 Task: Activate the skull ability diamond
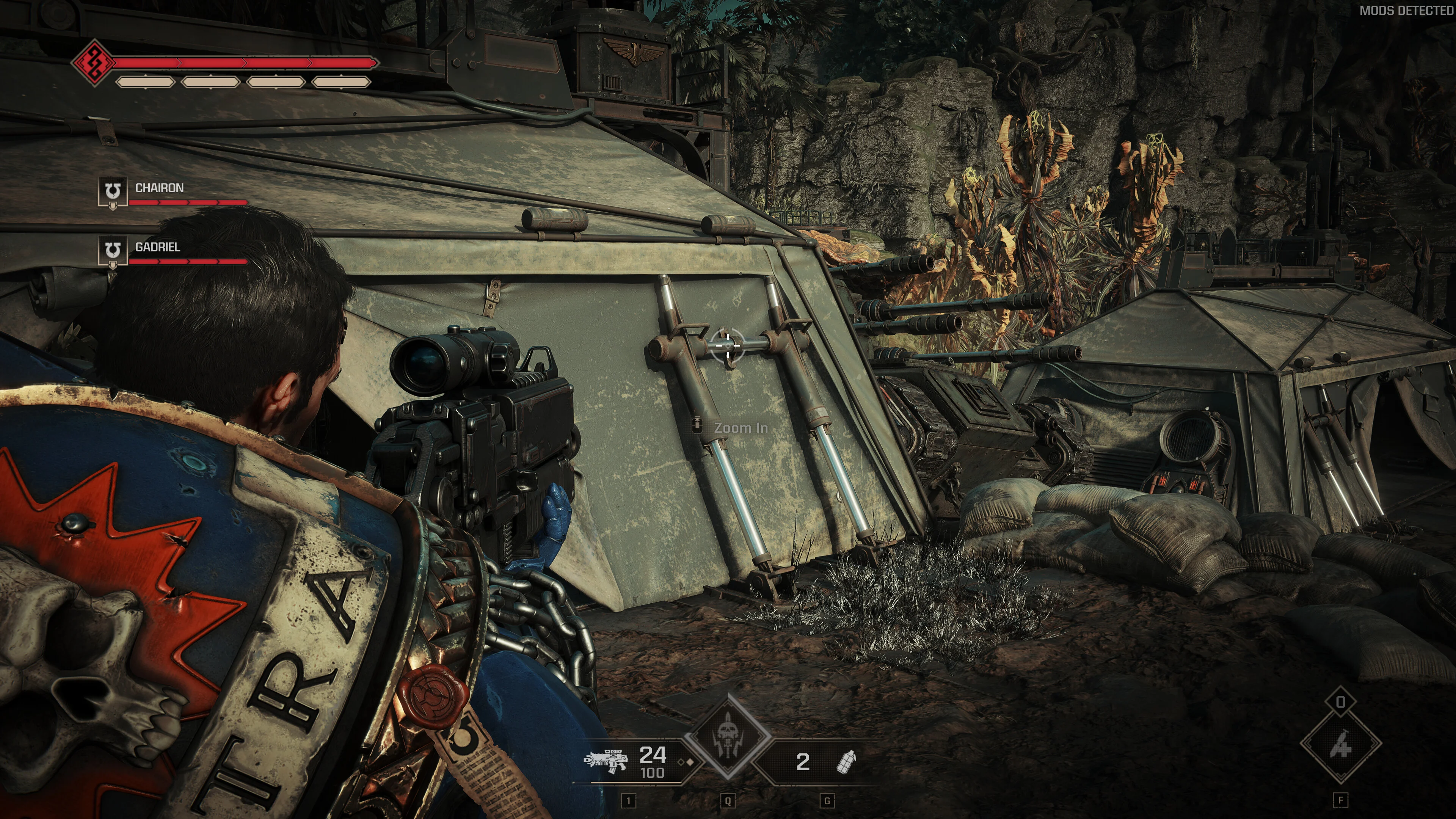click(727, 736)
